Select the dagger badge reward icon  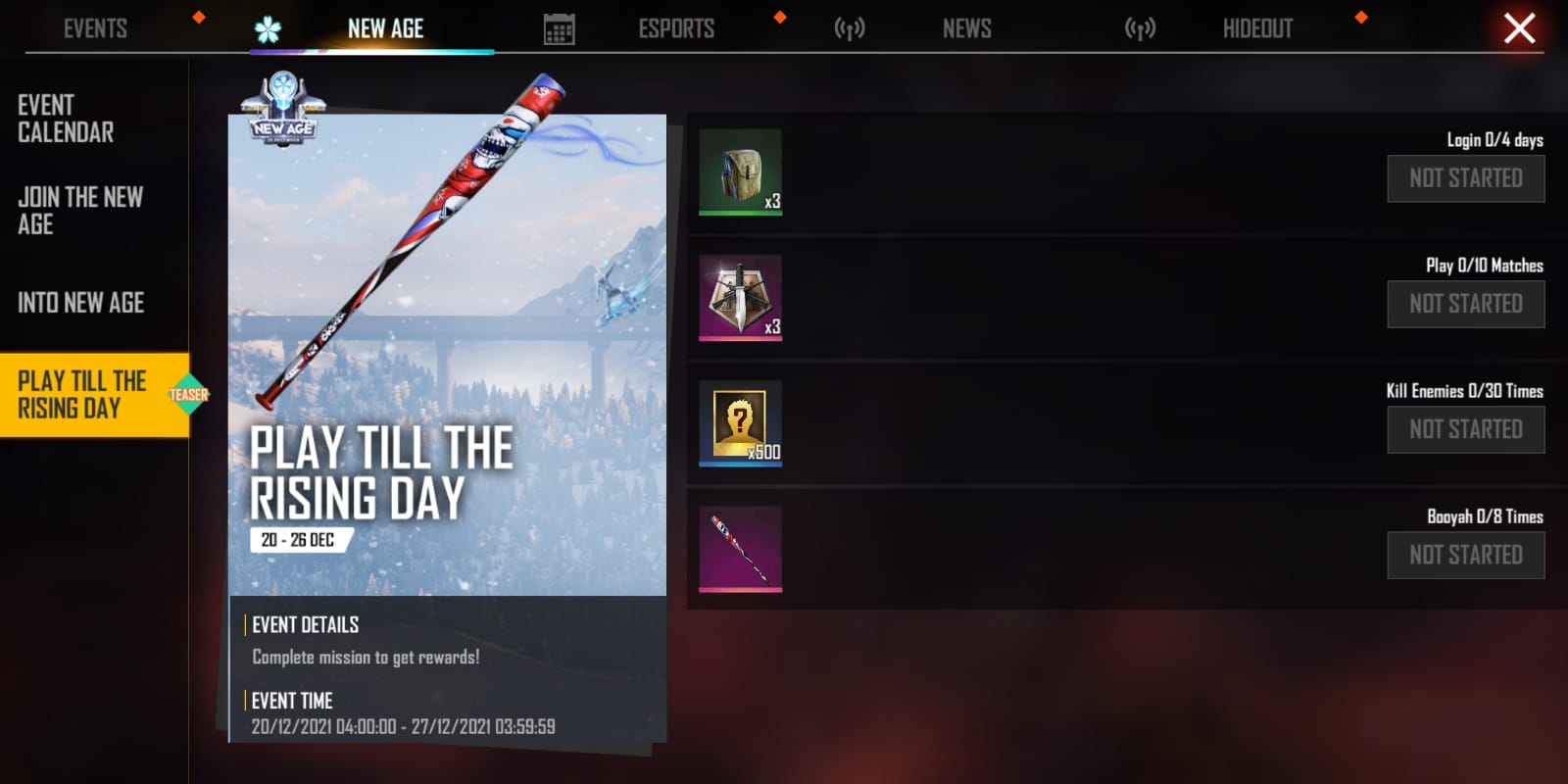pyautogui.click(x=740, y=297)
